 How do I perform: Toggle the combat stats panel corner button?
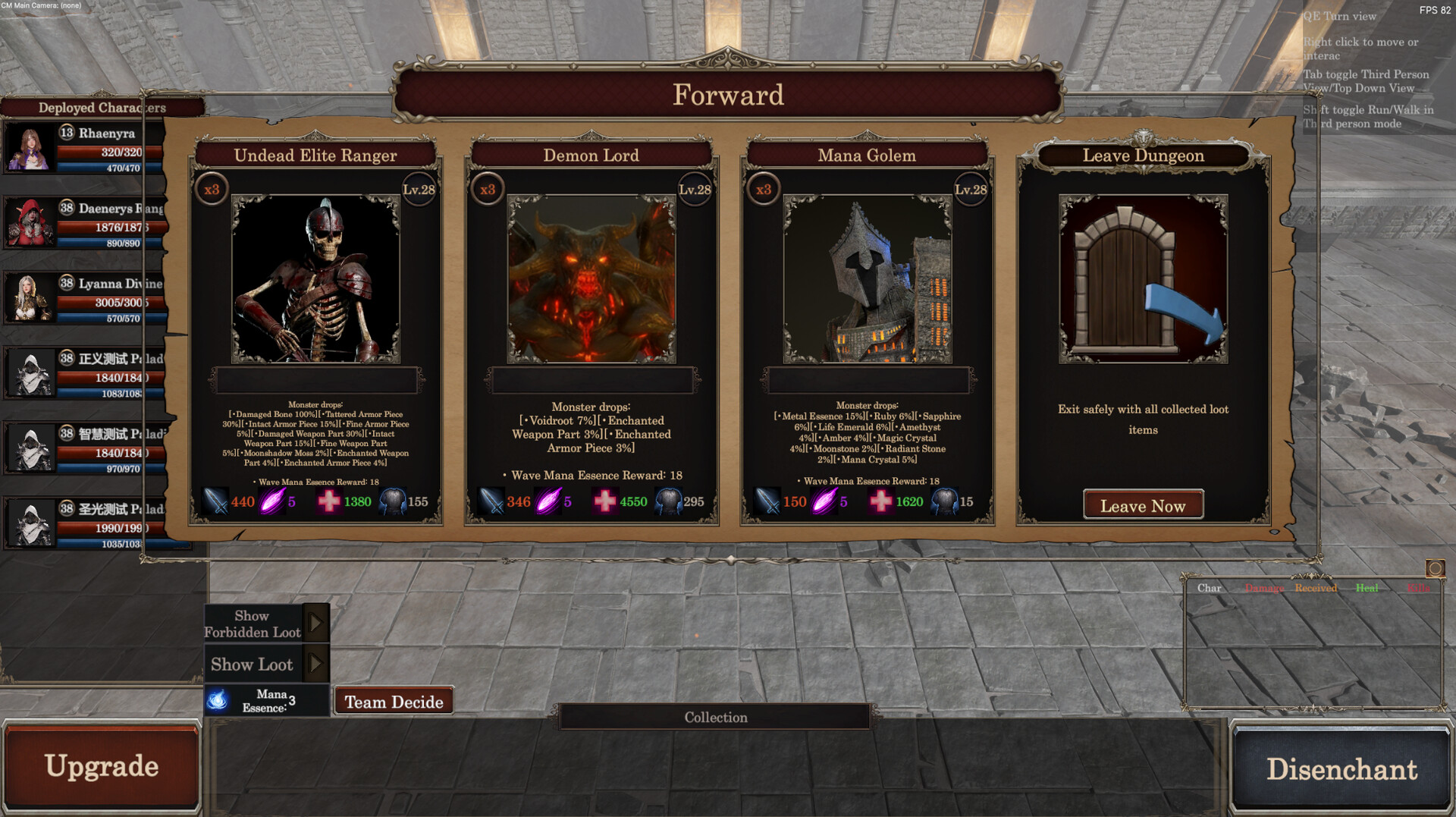(1435, 568)
